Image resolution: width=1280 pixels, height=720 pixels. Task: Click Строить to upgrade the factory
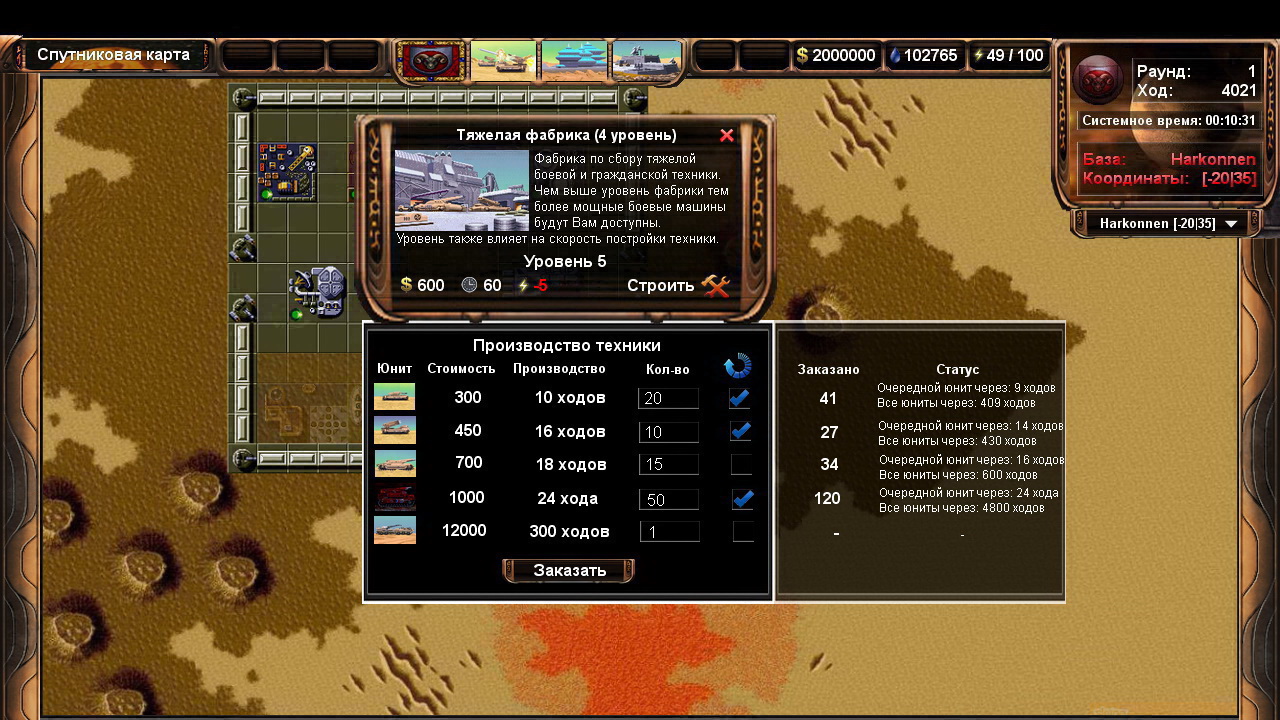[x=678, y=286]
